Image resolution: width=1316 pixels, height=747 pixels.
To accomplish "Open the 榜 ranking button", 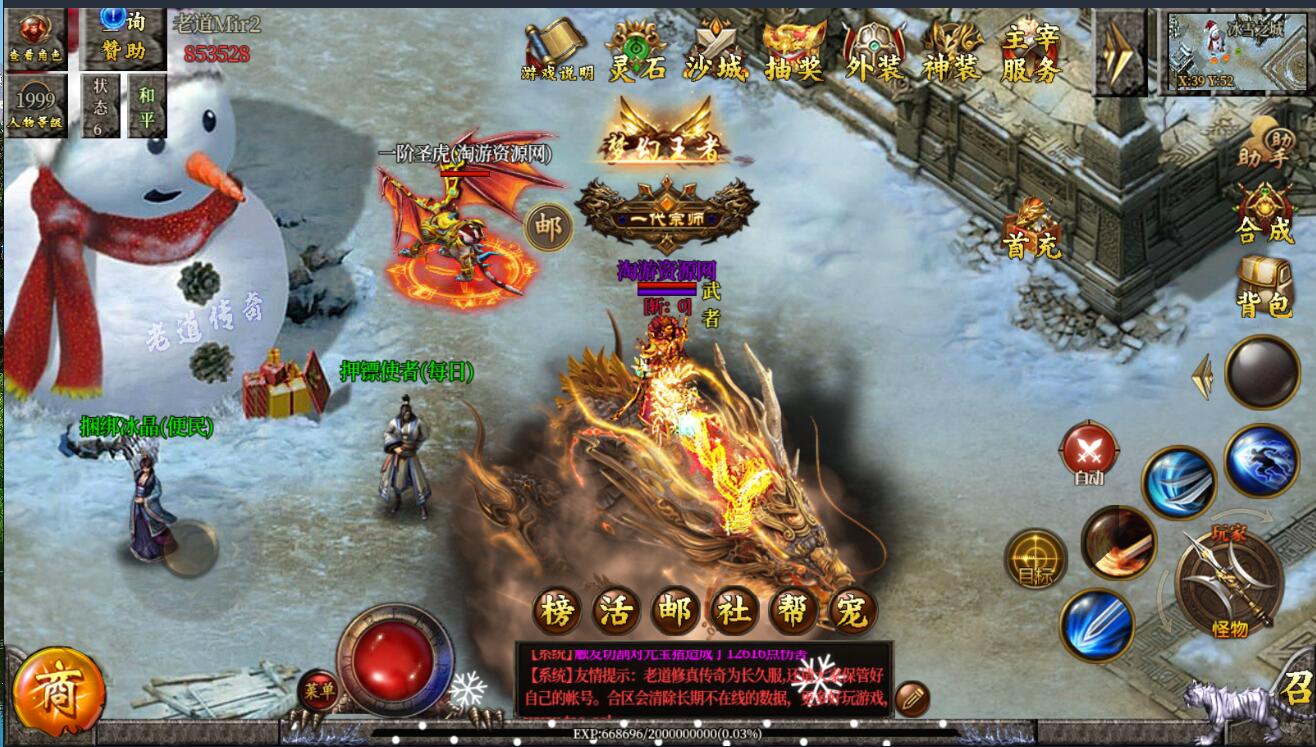I will [557, 609].
